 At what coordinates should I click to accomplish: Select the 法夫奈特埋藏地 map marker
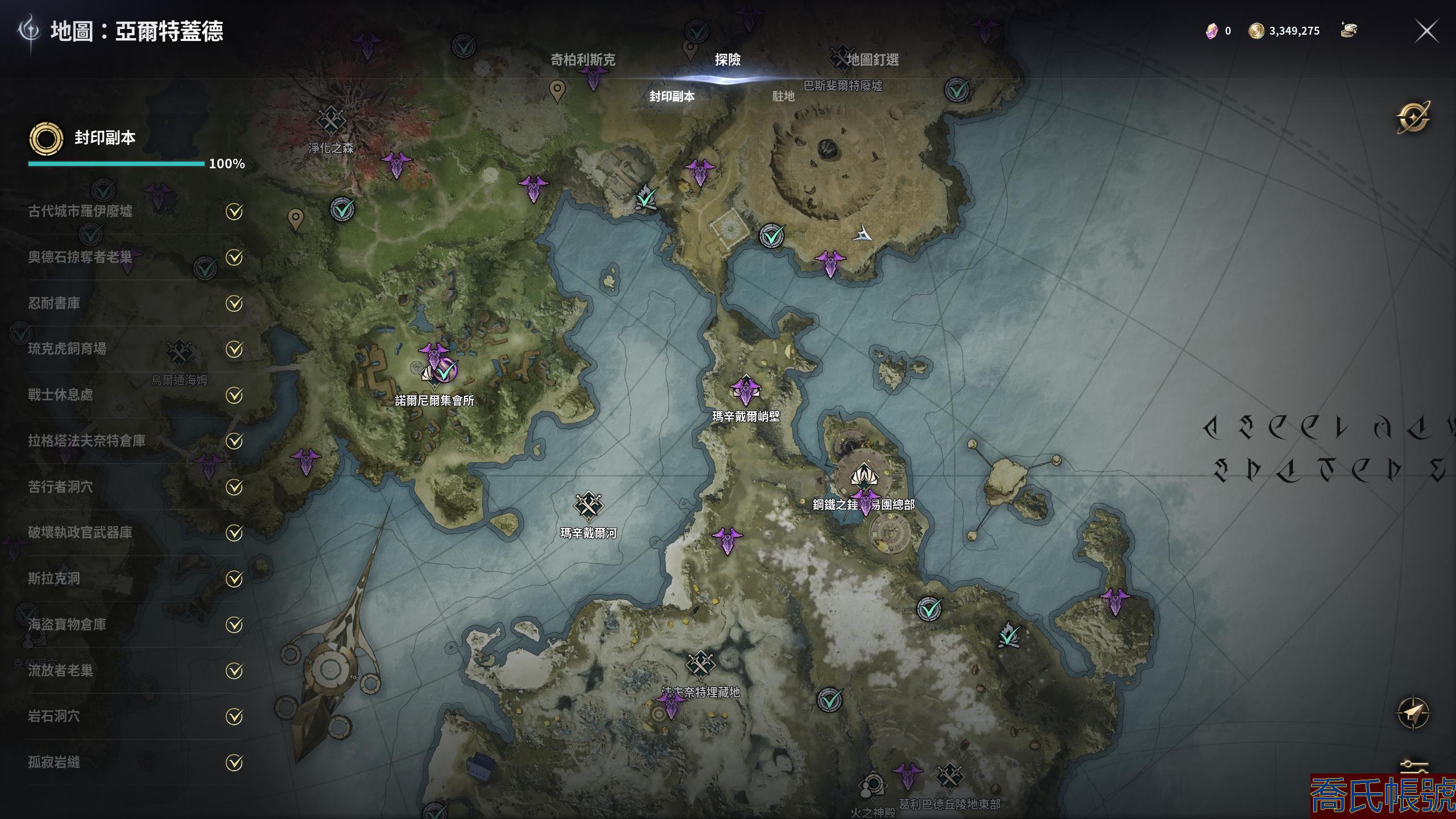tap(700, 664)
